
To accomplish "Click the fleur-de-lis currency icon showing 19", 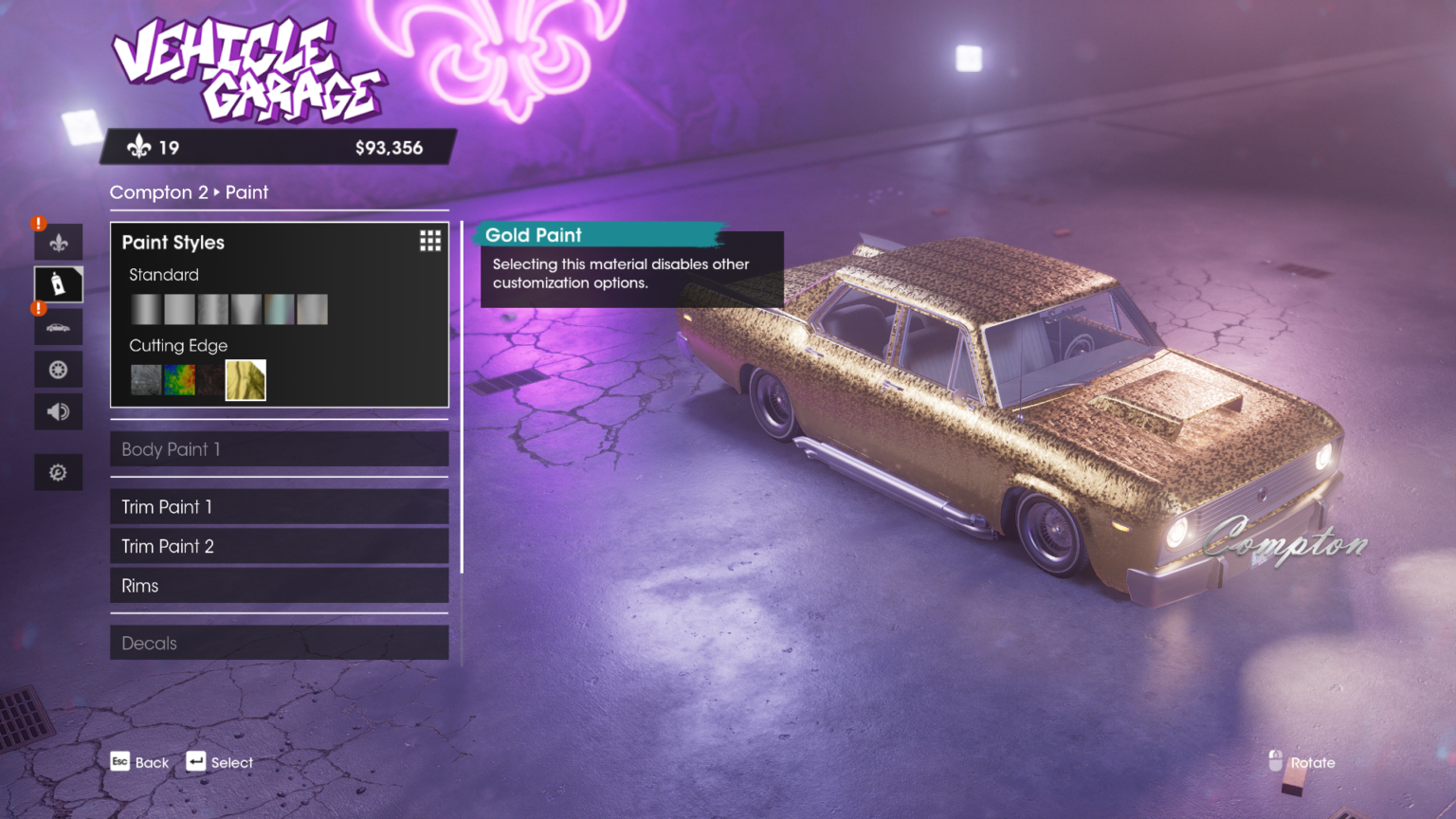I will [140, 147].
